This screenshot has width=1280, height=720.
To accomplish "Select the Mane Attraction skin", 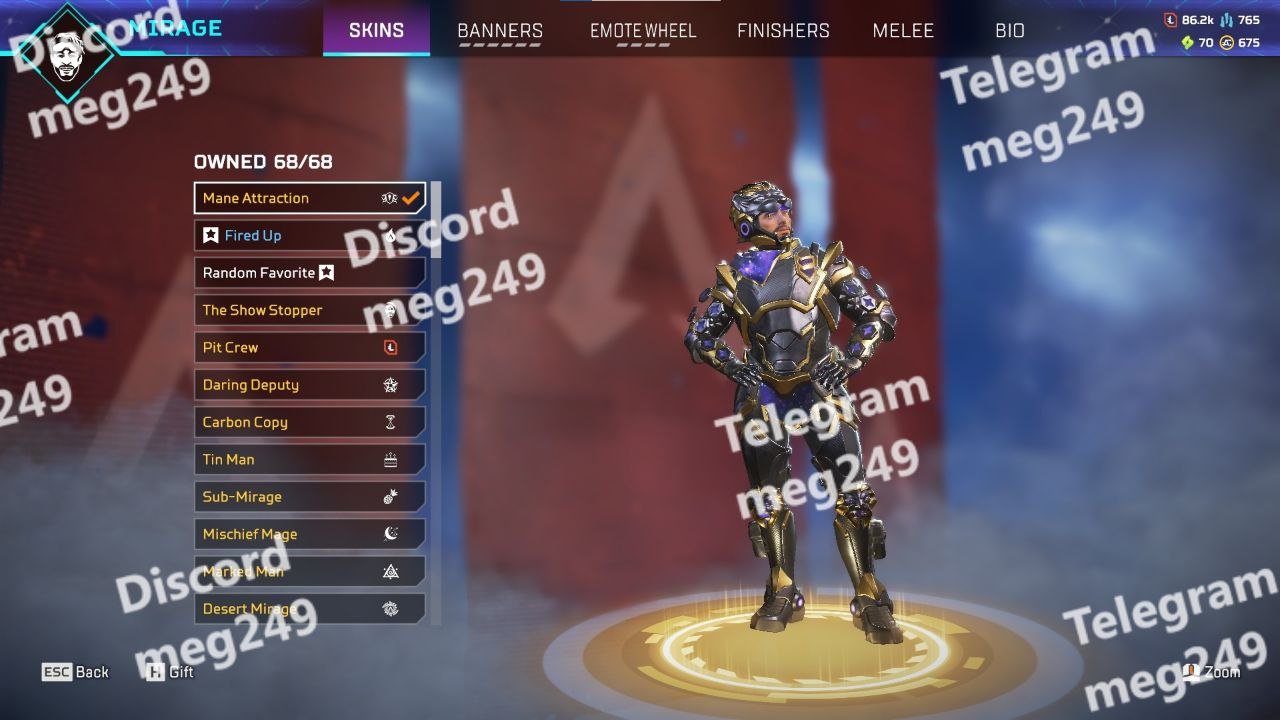I will (x=309, y=198).
